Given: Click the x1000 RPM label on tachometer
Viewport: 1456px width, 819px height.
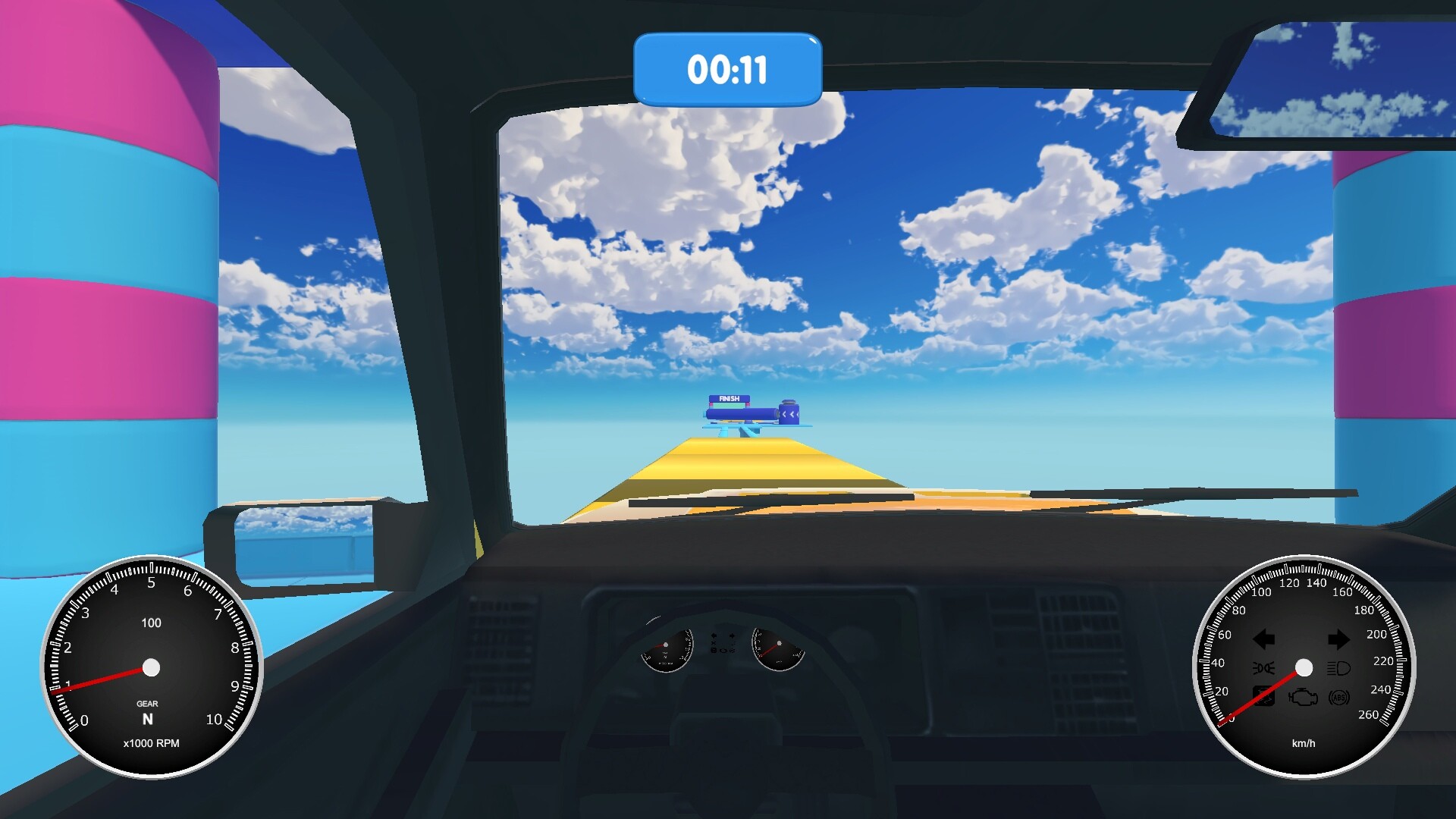Looking at the screenshot, I should (x=152, y=744).
